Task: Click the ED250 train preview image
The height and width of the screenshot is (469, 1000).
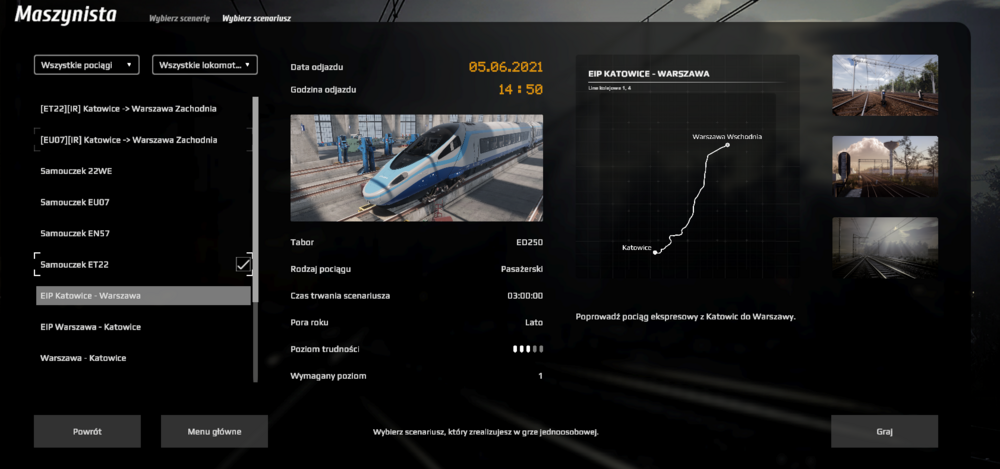Action: point(416,167)
